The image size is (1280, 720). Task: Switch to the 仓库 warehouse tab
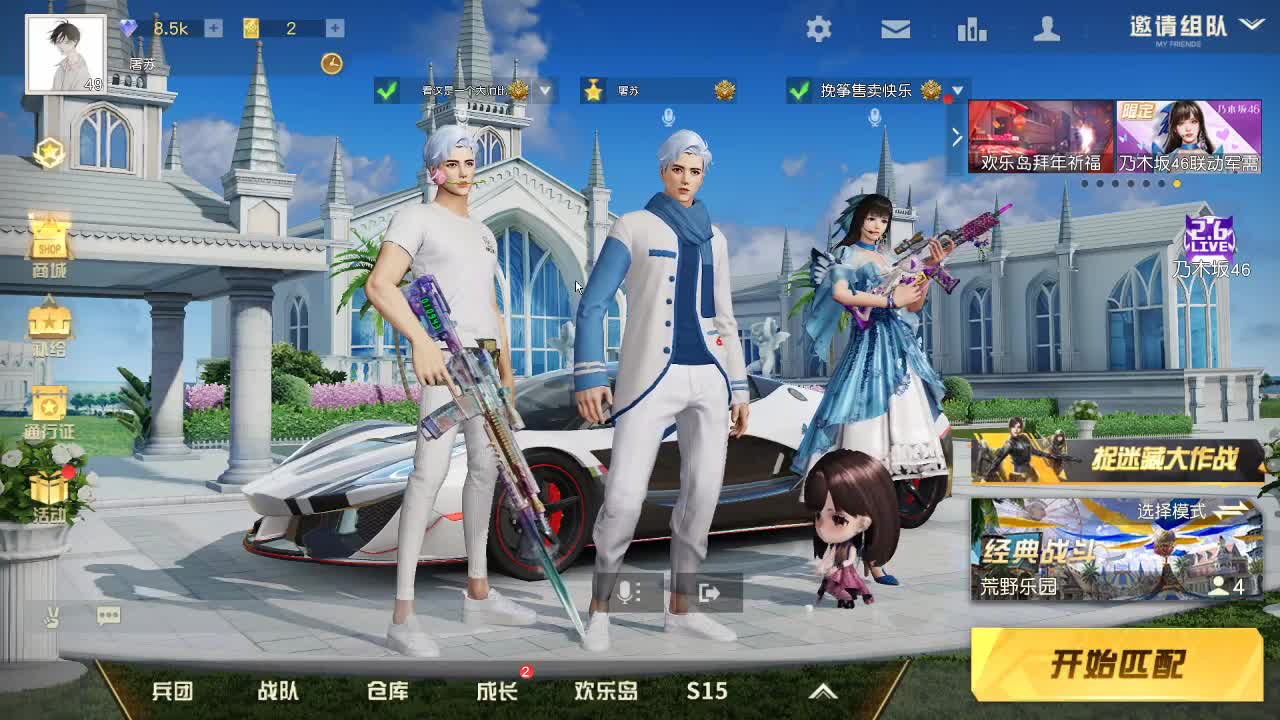(386, 690)
